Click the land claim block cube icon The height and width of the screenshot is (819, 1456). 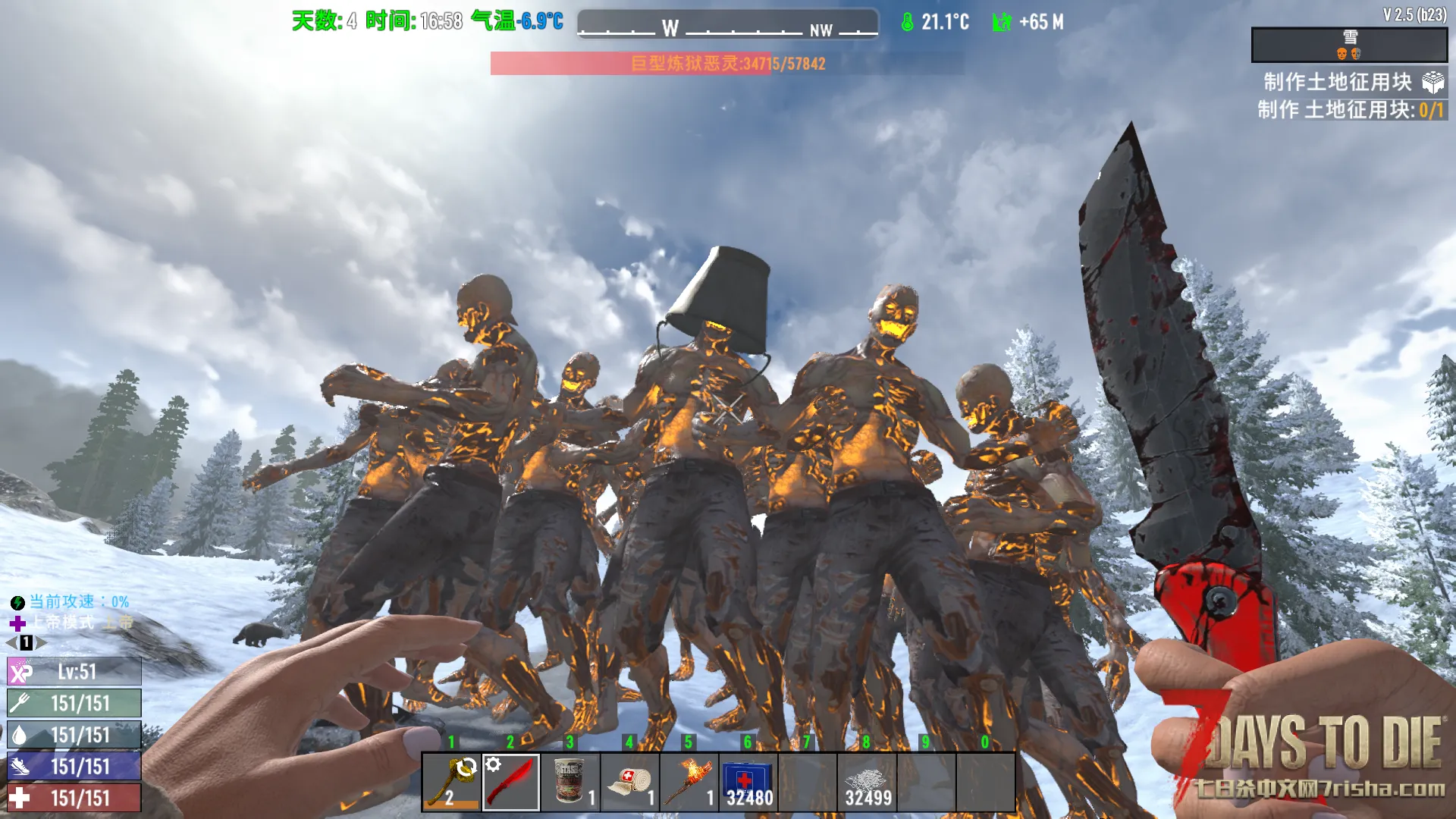click(1432, 82)
